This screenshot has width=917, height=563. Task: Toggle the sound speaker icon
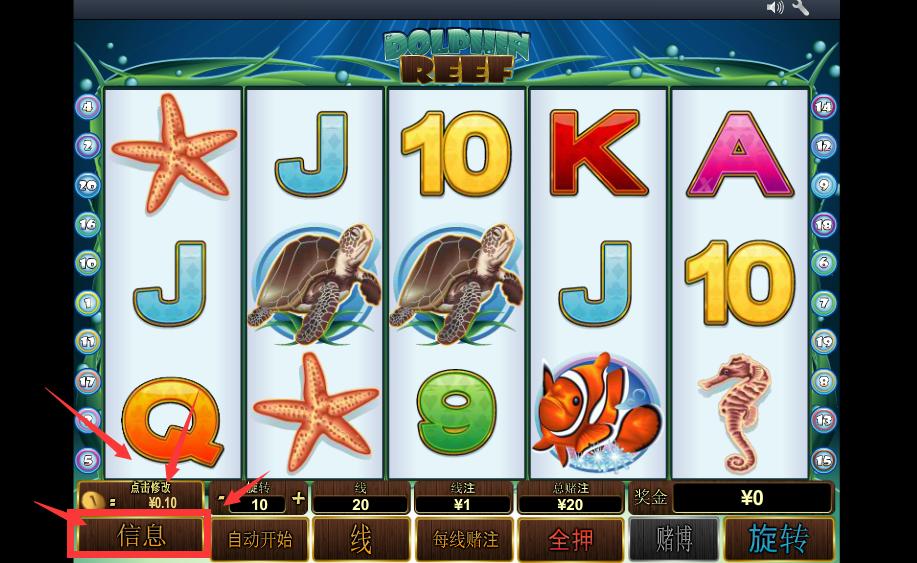[775, 8]
